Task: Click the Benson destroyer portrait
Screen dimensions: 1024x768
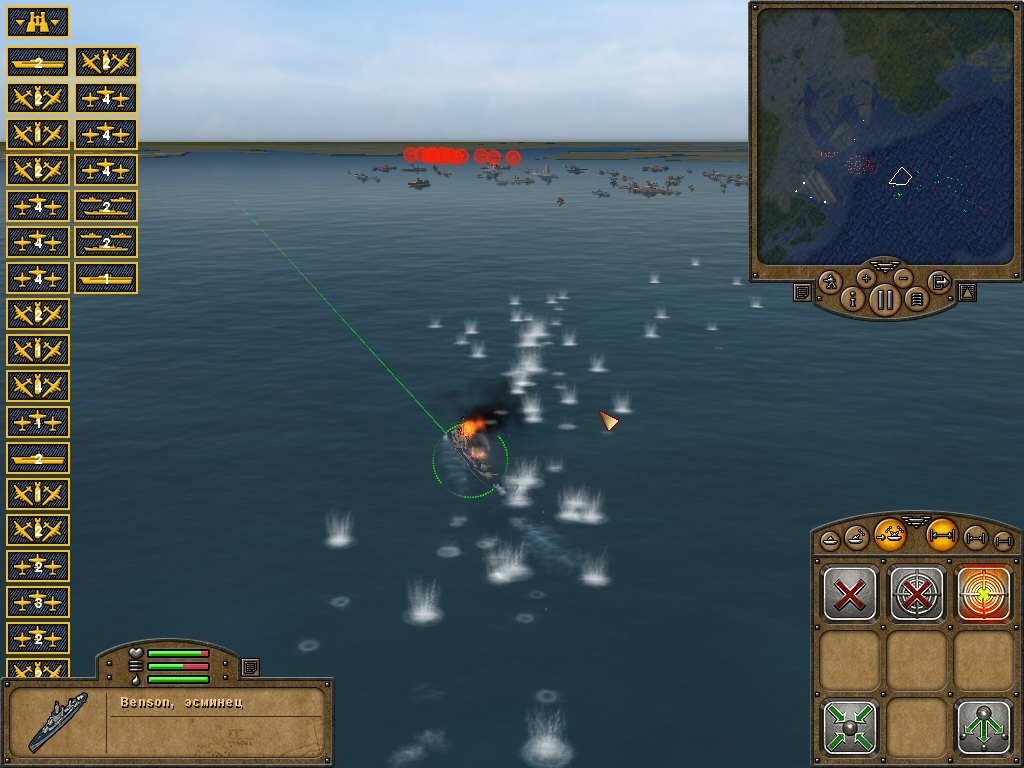Action: [58, 721]
